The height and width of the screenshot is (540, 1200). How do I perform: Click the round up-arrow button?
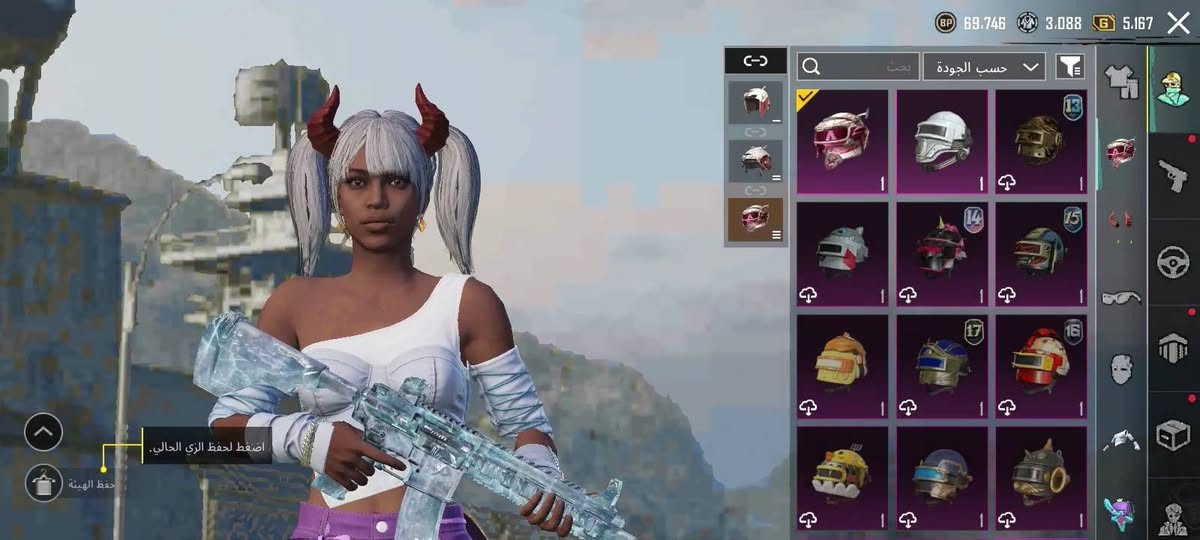[x=44, y=432]
